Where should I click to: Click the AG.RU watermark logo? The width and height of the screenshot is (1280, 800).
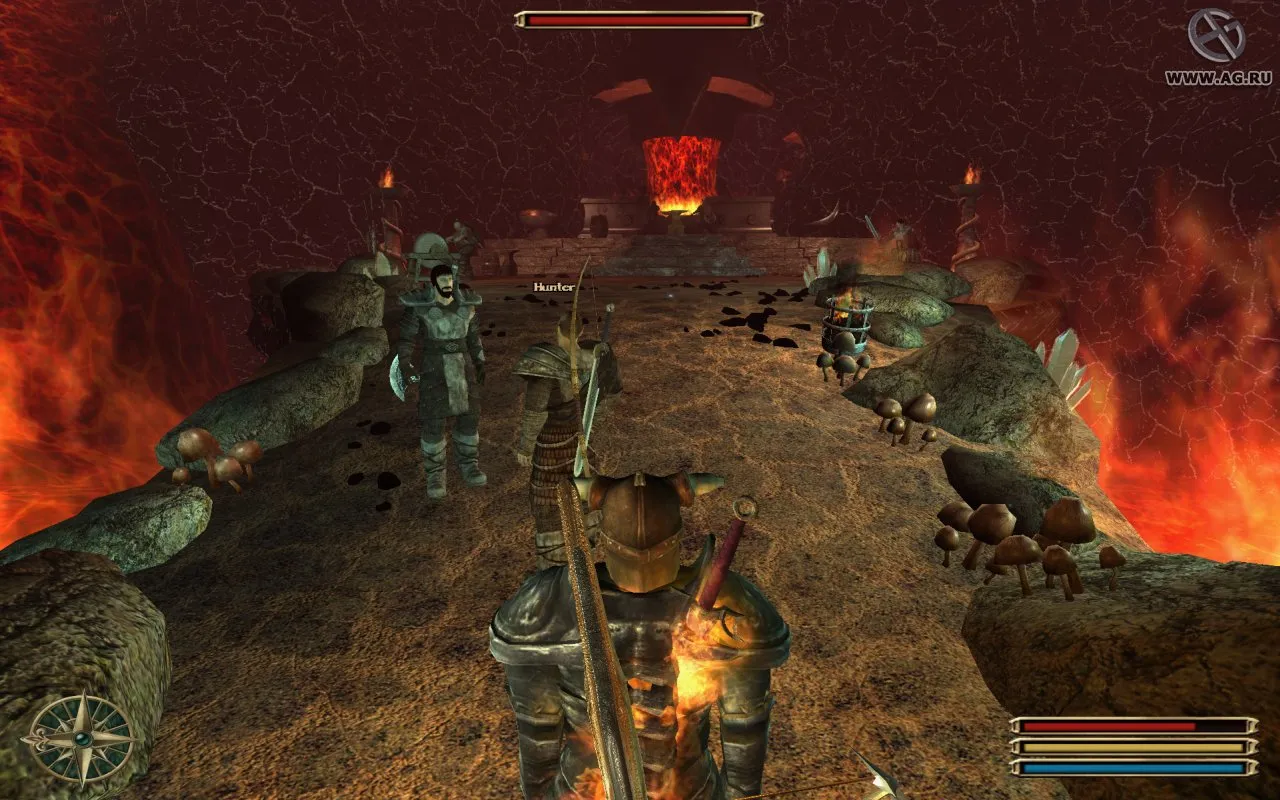(1216, 36)
